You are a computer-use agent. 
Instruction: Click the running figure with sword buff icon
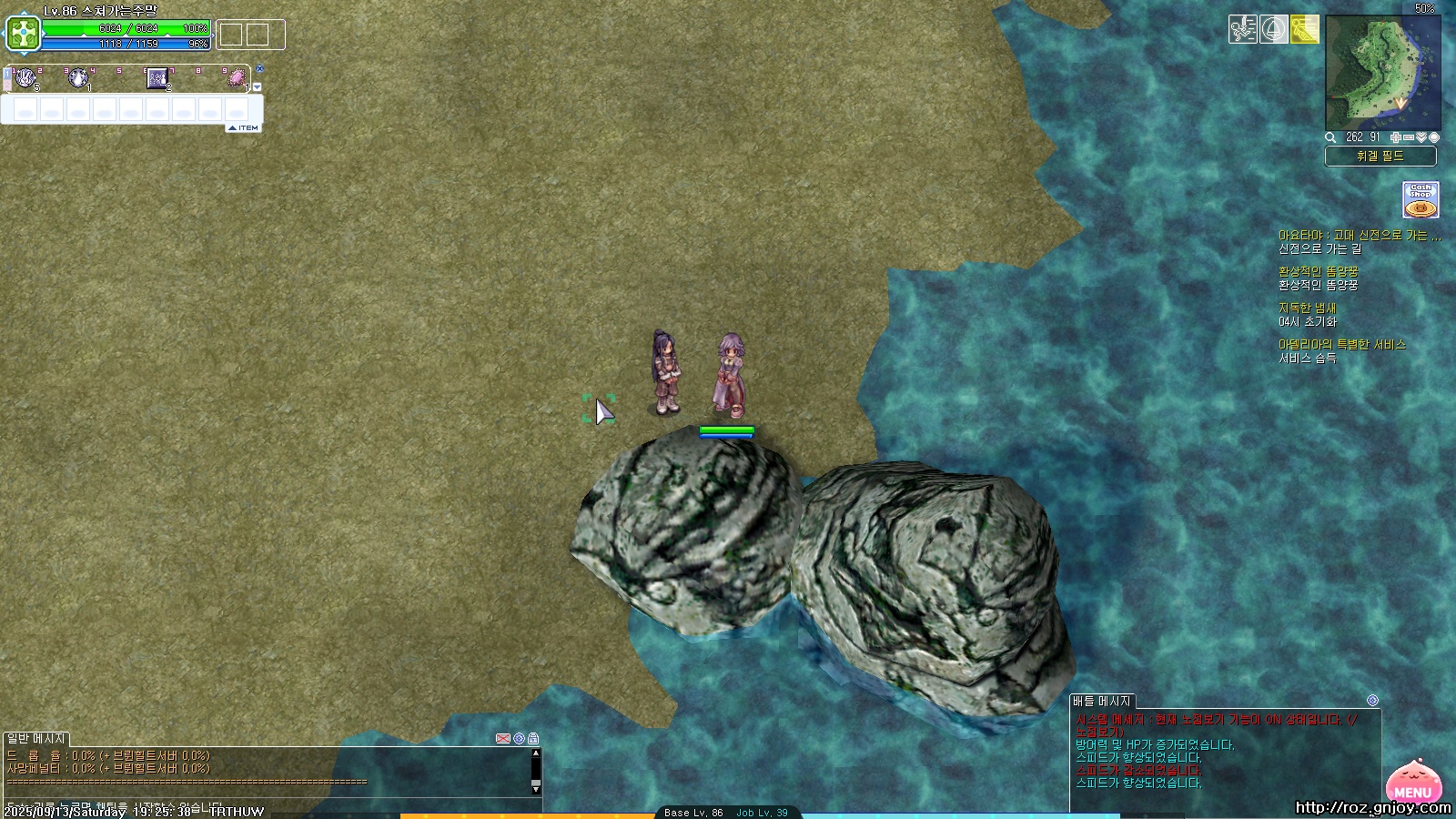click(x=1242, y=29)
